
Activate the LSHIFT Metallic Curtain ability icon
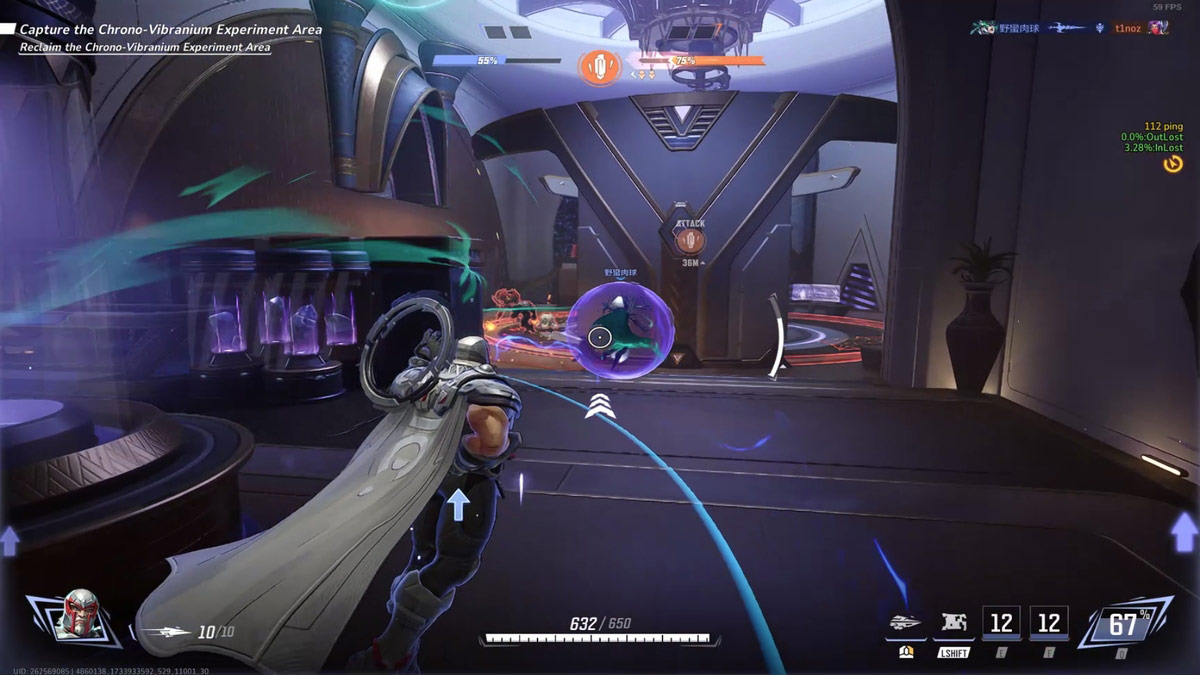tap(952, 624)
